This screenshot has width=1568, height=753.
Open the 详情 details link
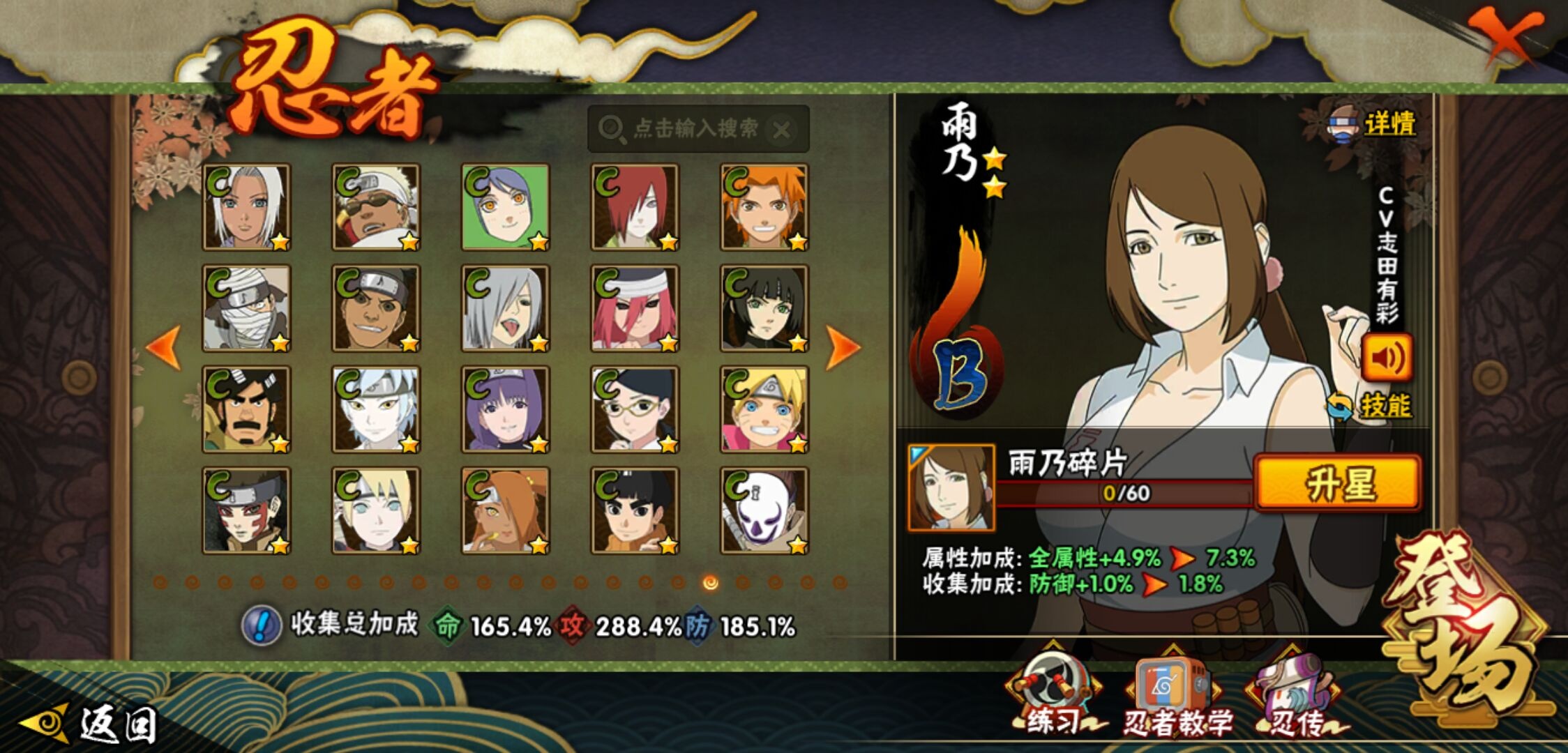coord(1388,125)
